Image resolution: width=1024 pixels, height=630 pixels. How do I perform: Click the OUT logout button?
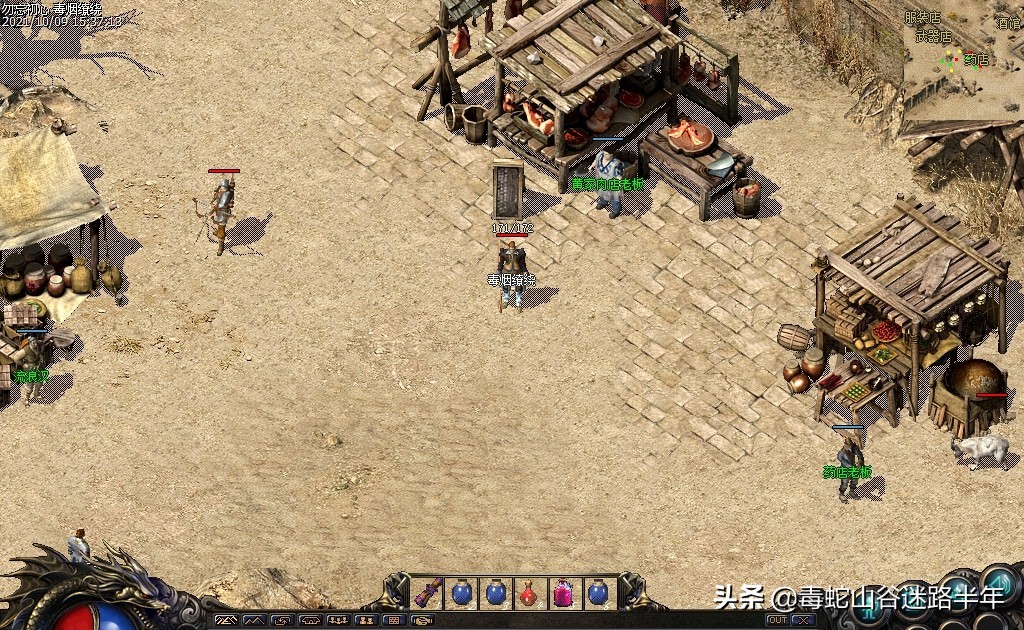(776, 620)
